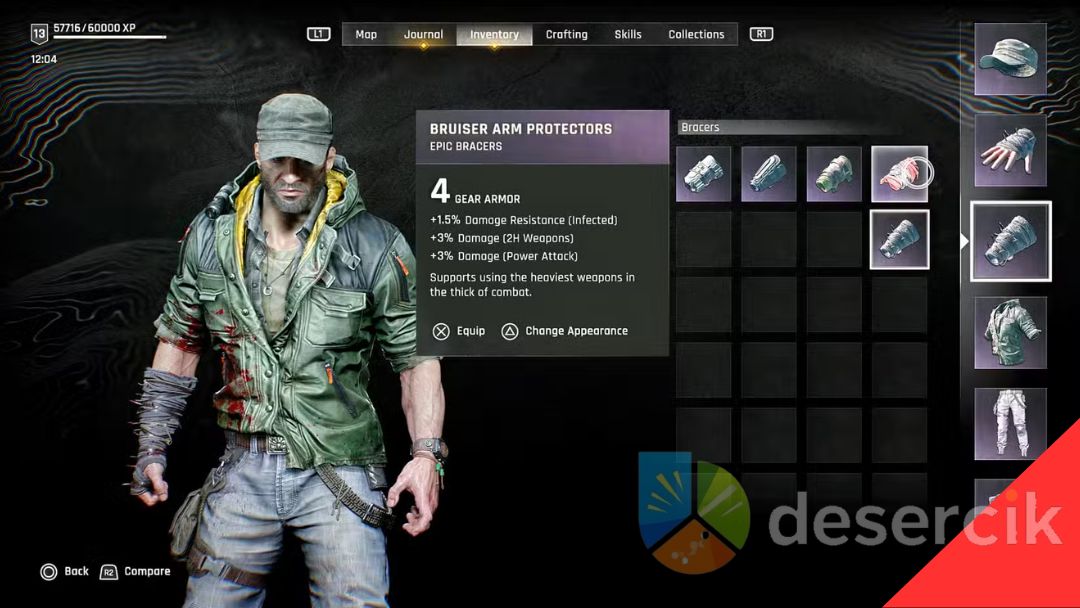Open the Collections tab

click(696, 35)
